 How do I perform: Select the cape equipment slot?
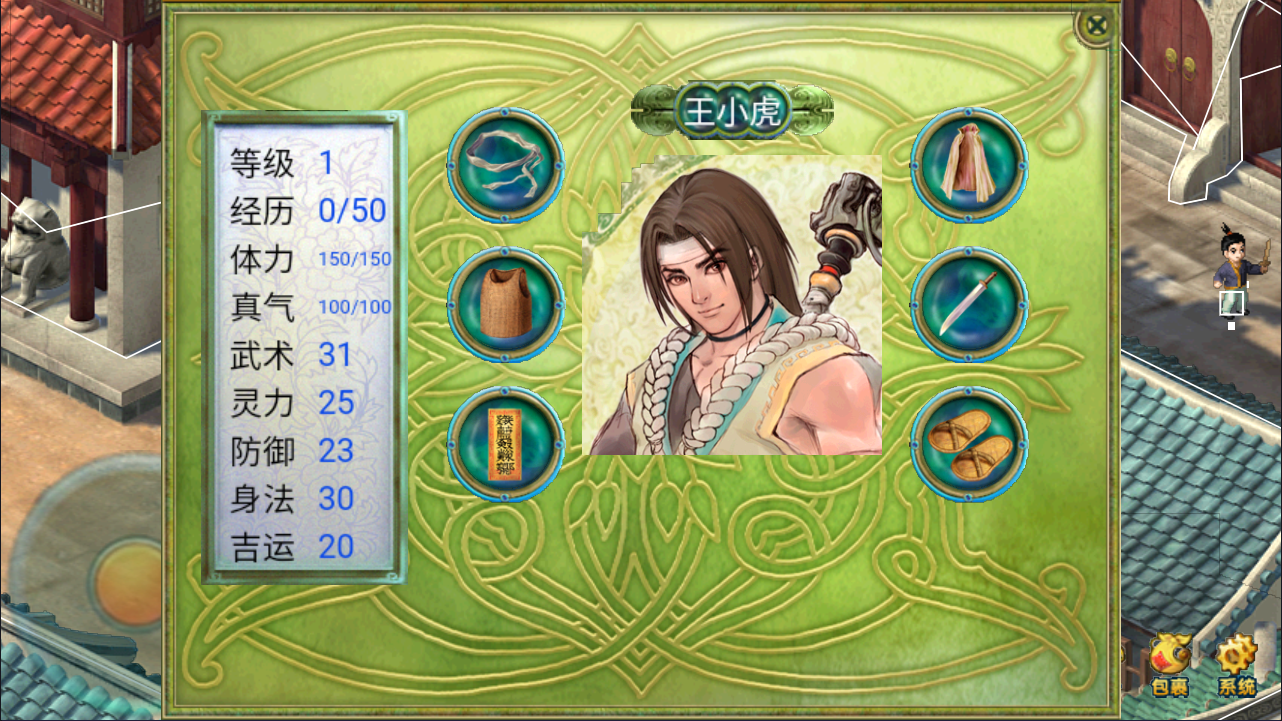click(x=968, y=165)
